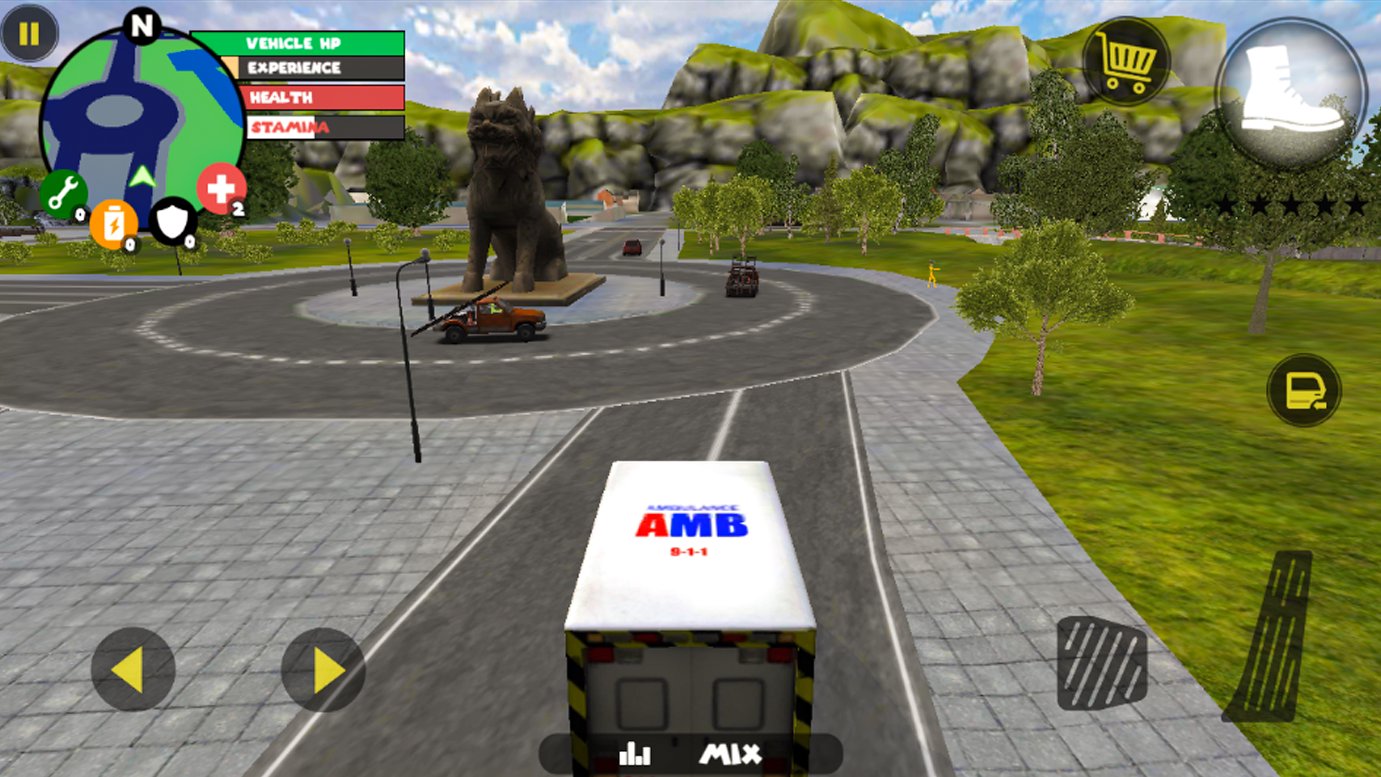Hit the brake pedal
Screen dimensions: 1381x777
[1102, 663]
